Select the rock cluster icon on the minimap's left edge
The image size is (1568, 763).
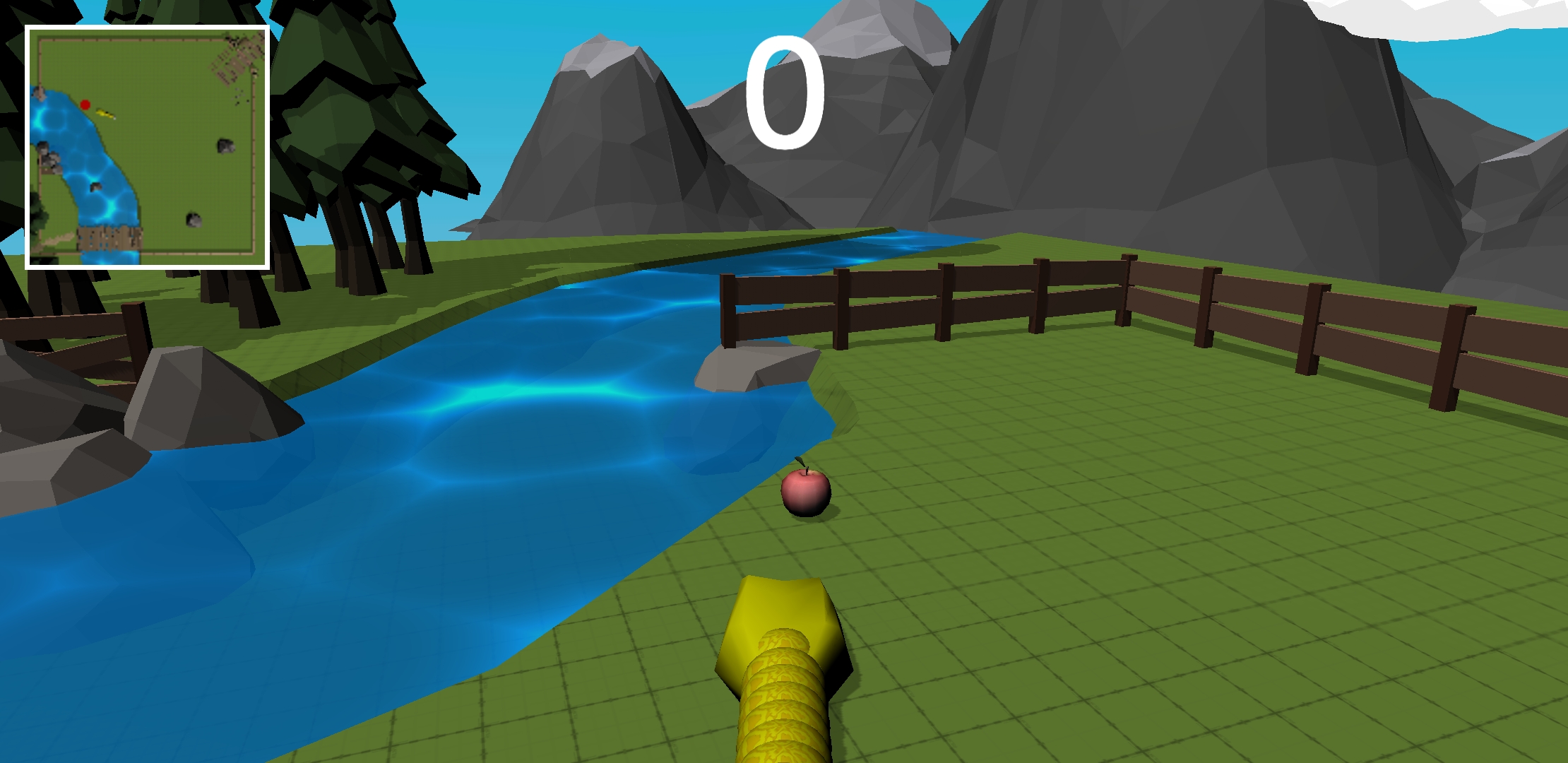[48, 155]
